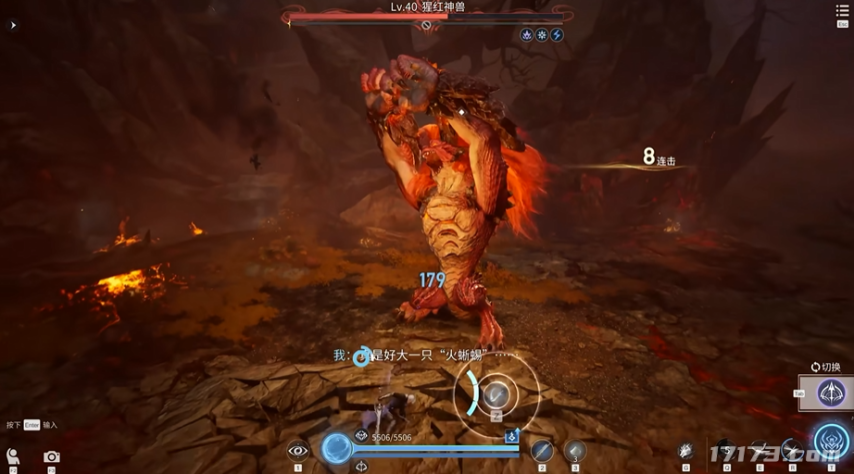Expand the side panel arrow

[x=13, y=25]
